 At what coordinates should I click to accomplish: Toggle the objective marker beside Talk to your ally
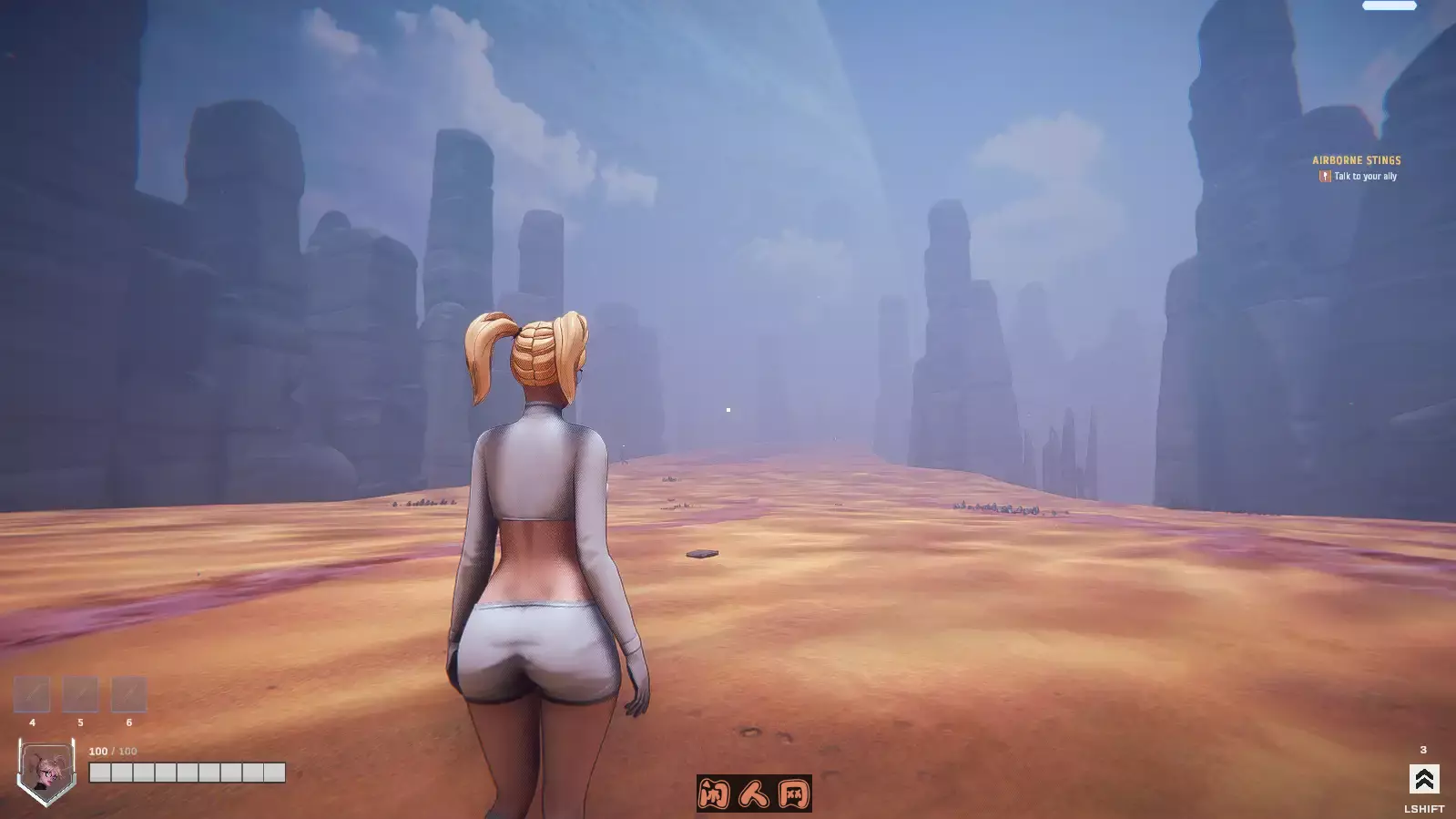[1323, 176]
